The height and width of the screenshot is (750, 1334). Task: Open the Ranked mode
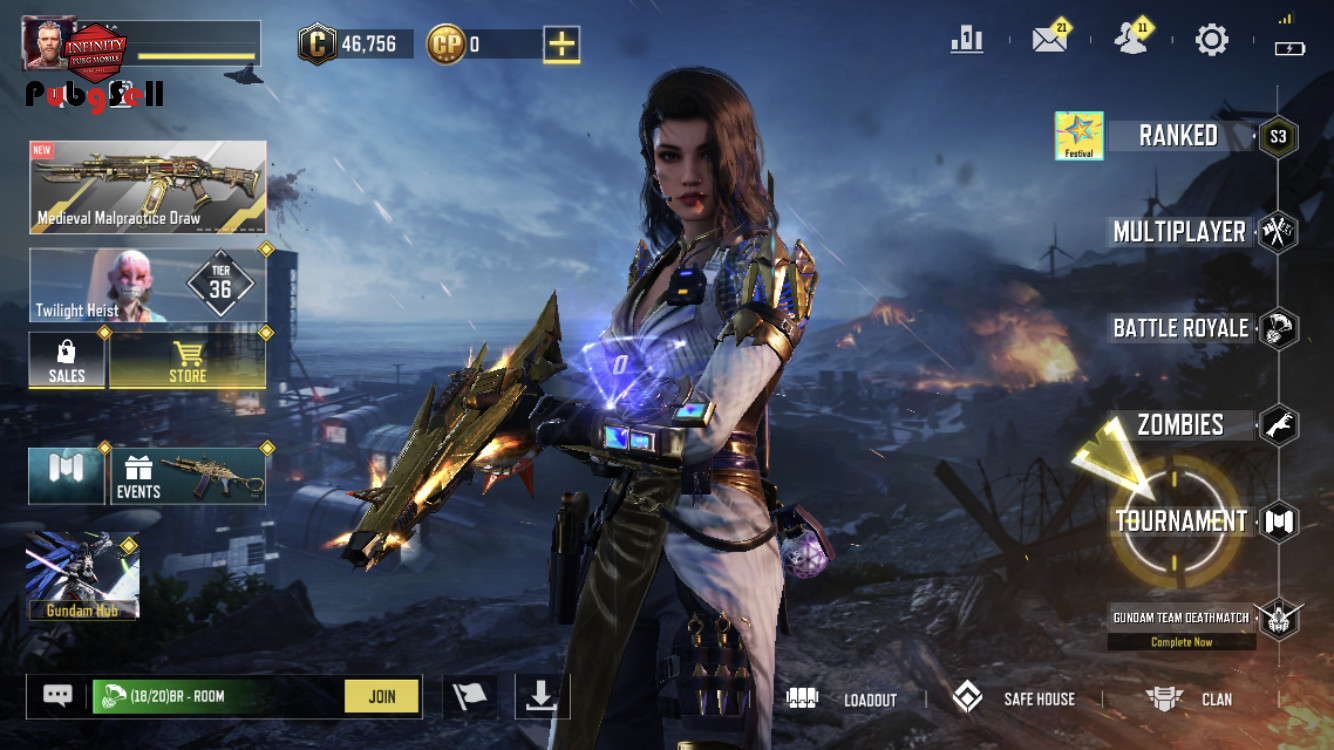point(1178,136)
